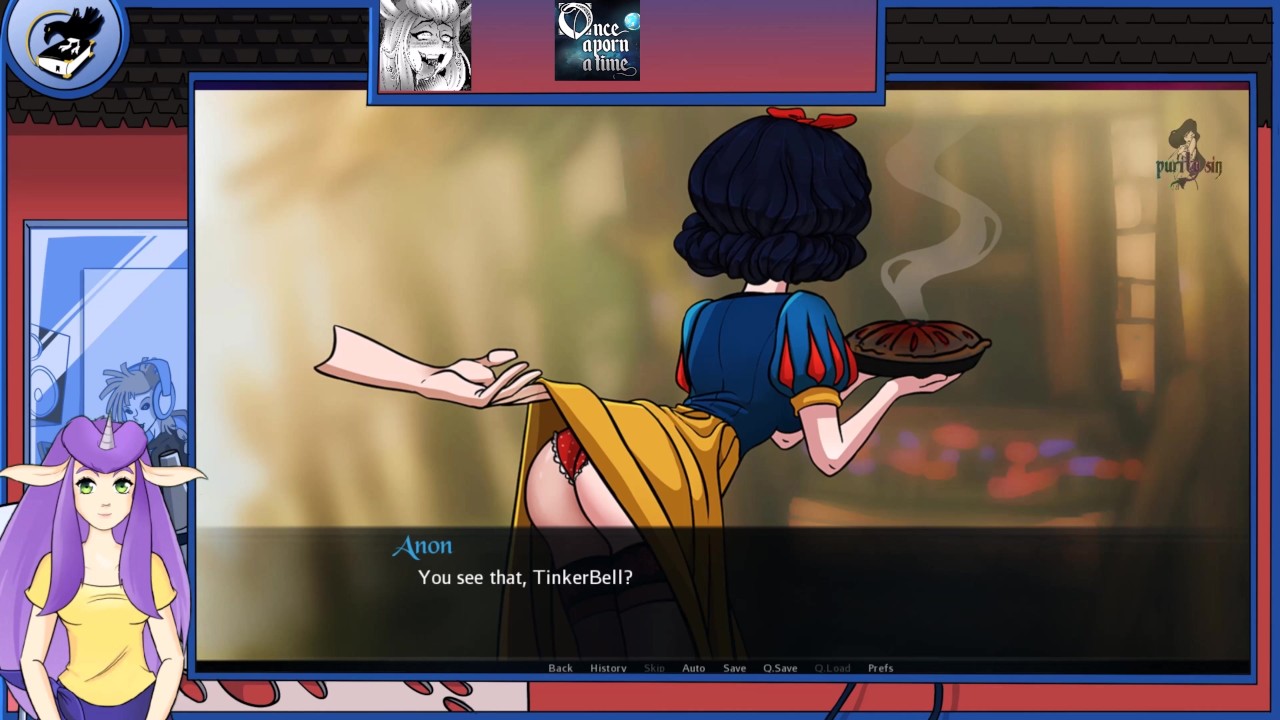Screen dimensions: 1280x720
Task: Open the Save screen
Action: tap(734, 667)
